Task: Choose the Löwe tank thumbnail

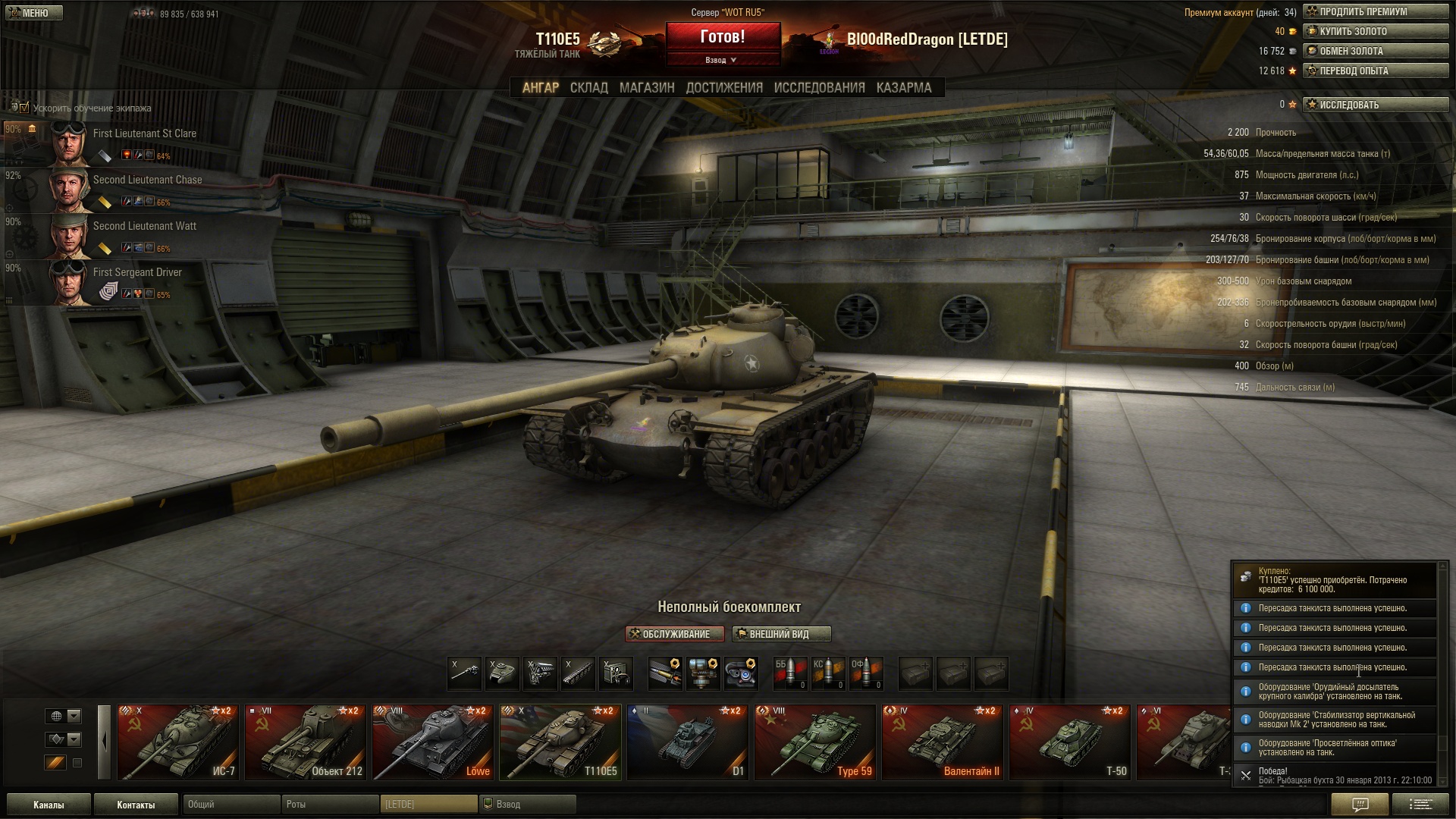Action: coord(433,742)
